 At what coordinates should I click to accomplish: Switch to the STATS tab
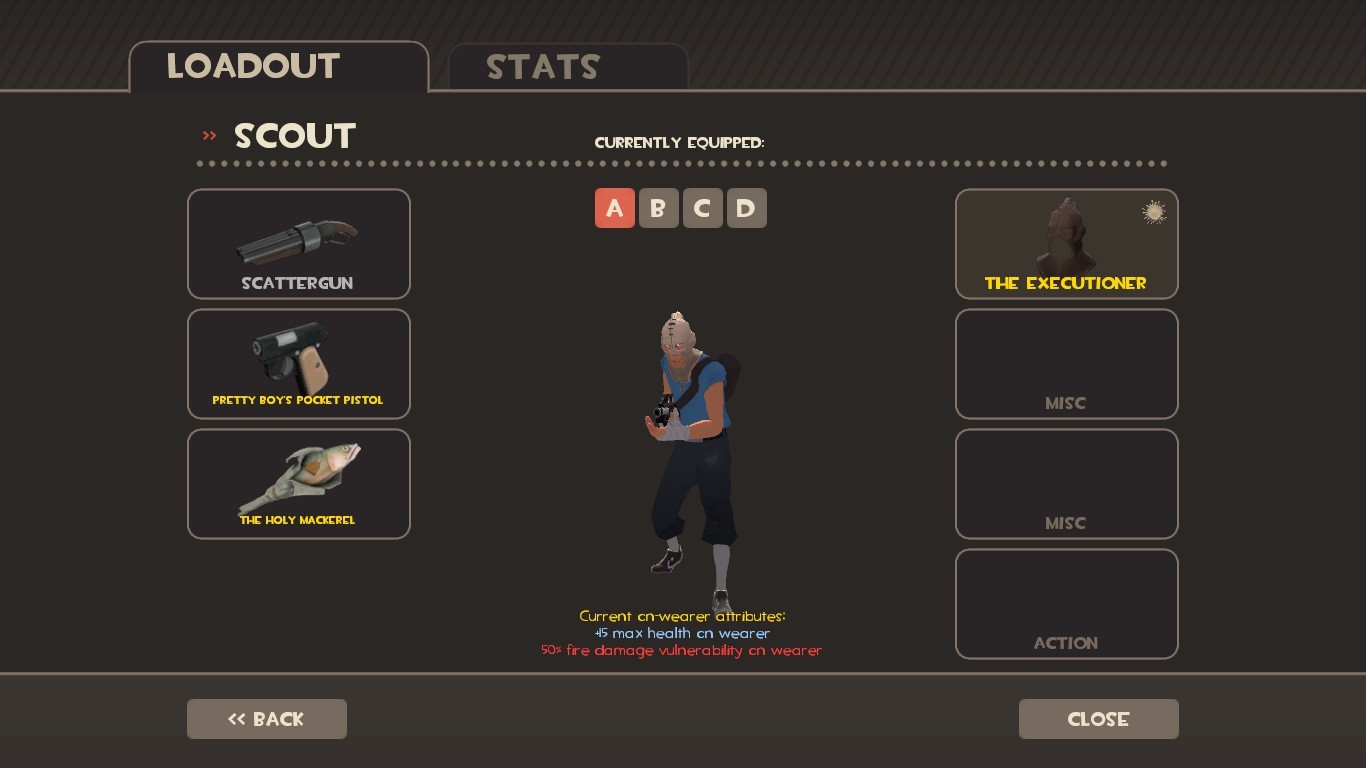tap(542, 67)
